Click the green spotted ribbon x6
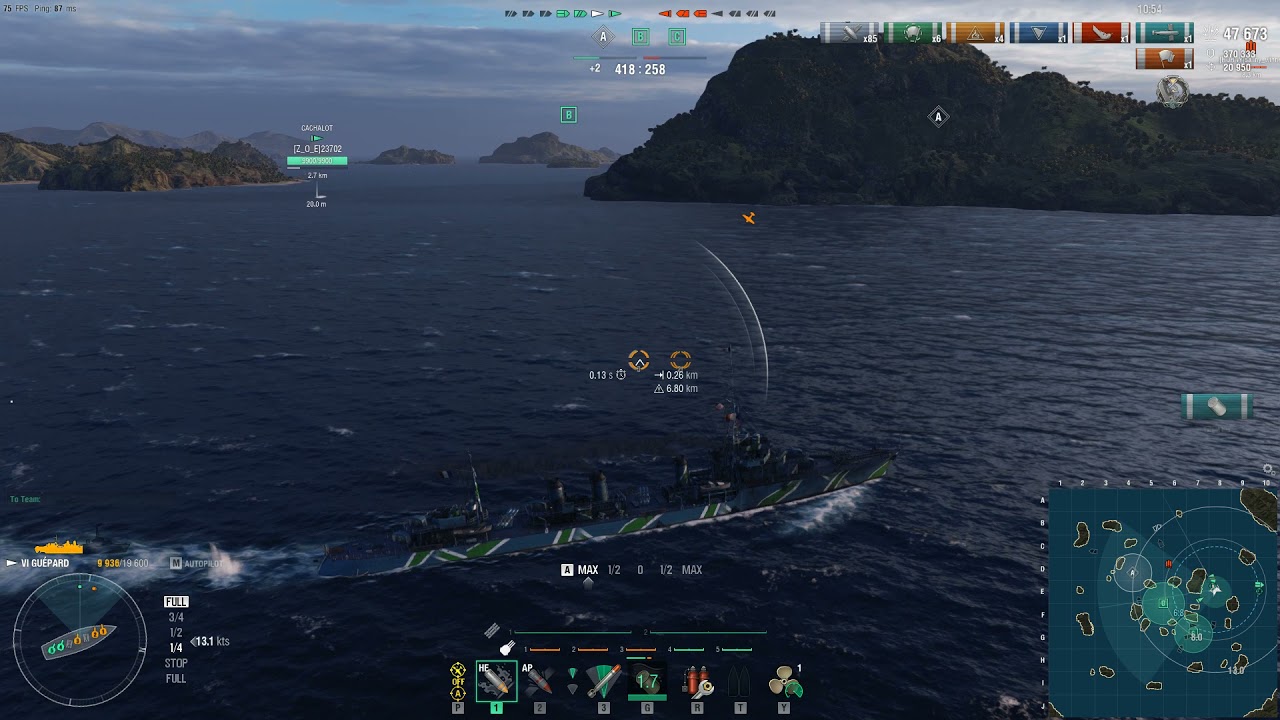 click(912, 33)
